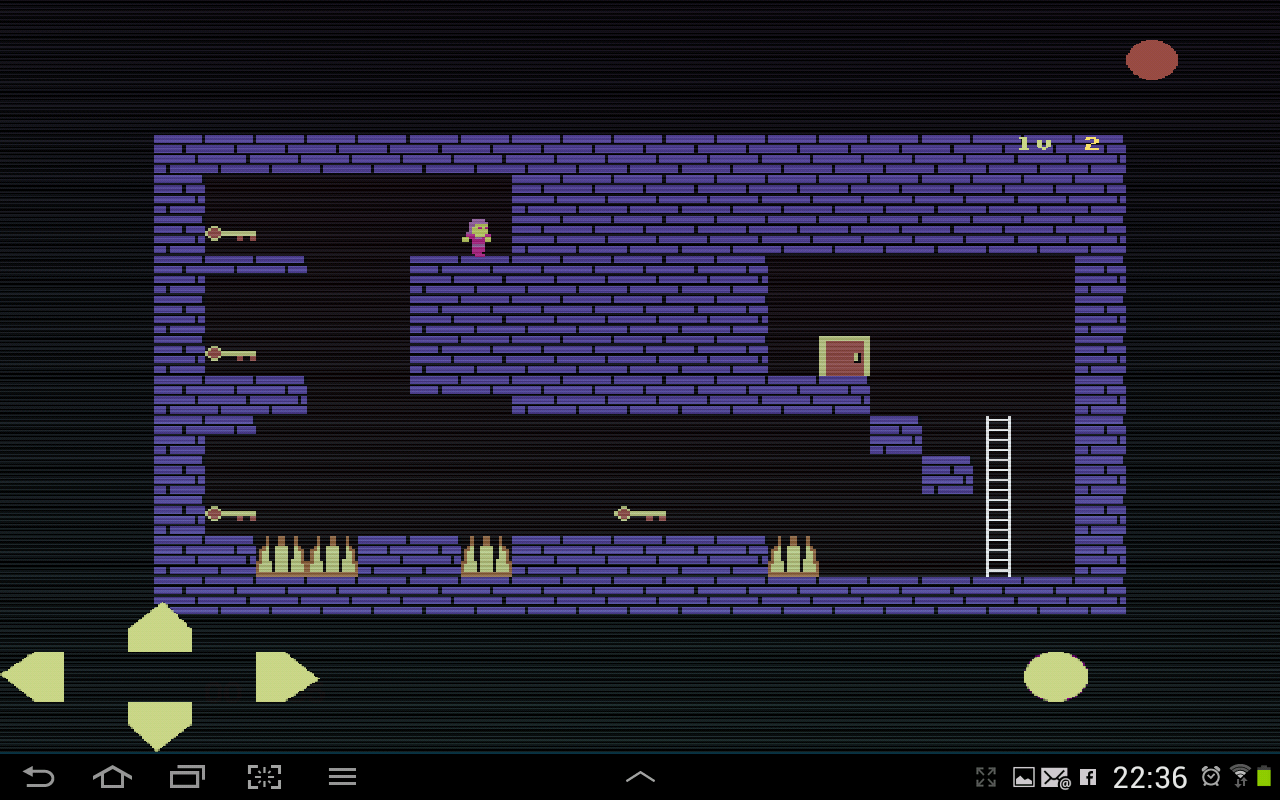1280x800 pixels.
Task: Tap the red oval indicator at top right
Action: tap(1151, 59)
